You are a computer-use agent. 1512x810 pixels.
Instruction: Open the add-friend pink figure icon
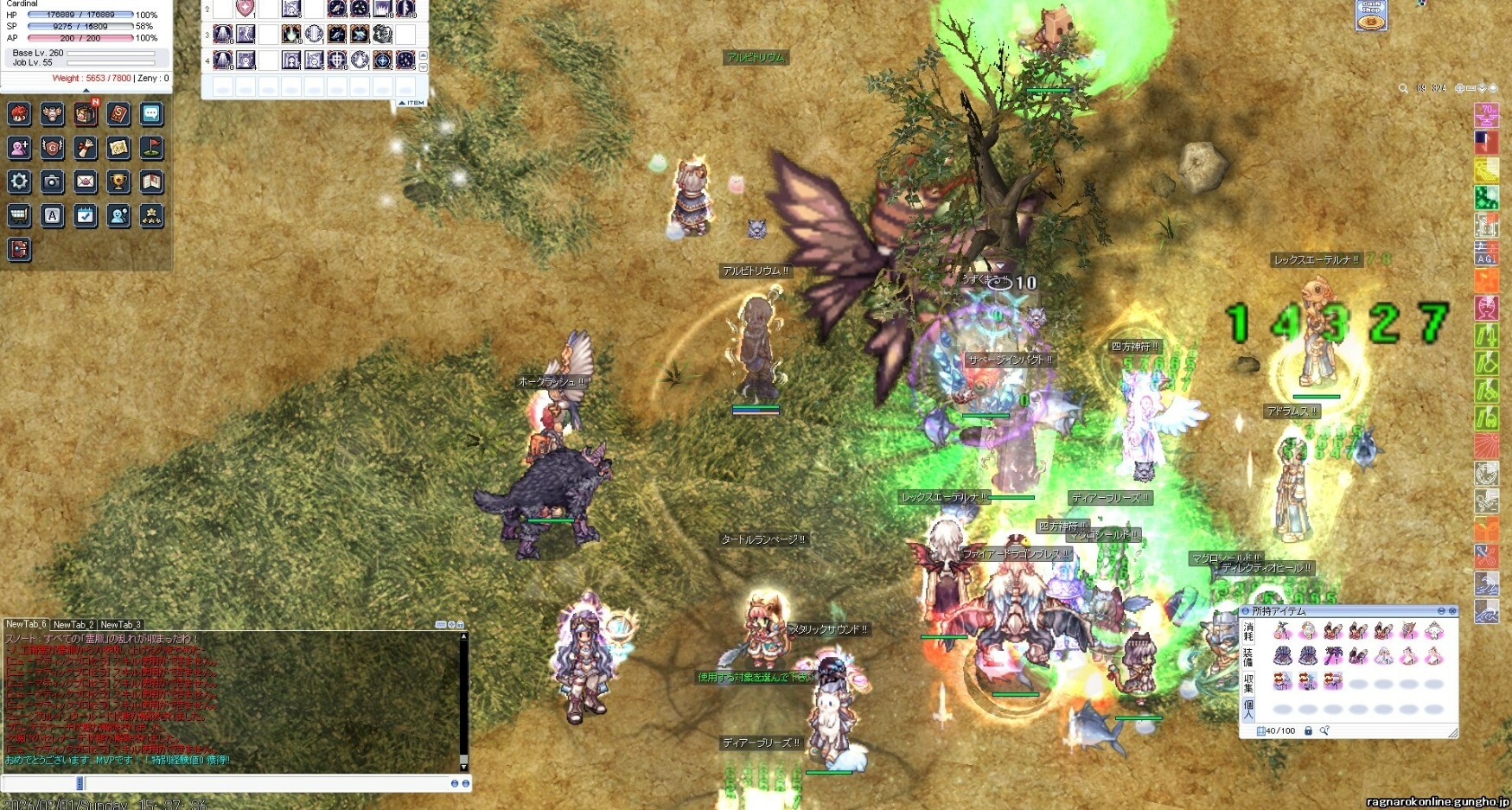(x=19, y=148)
